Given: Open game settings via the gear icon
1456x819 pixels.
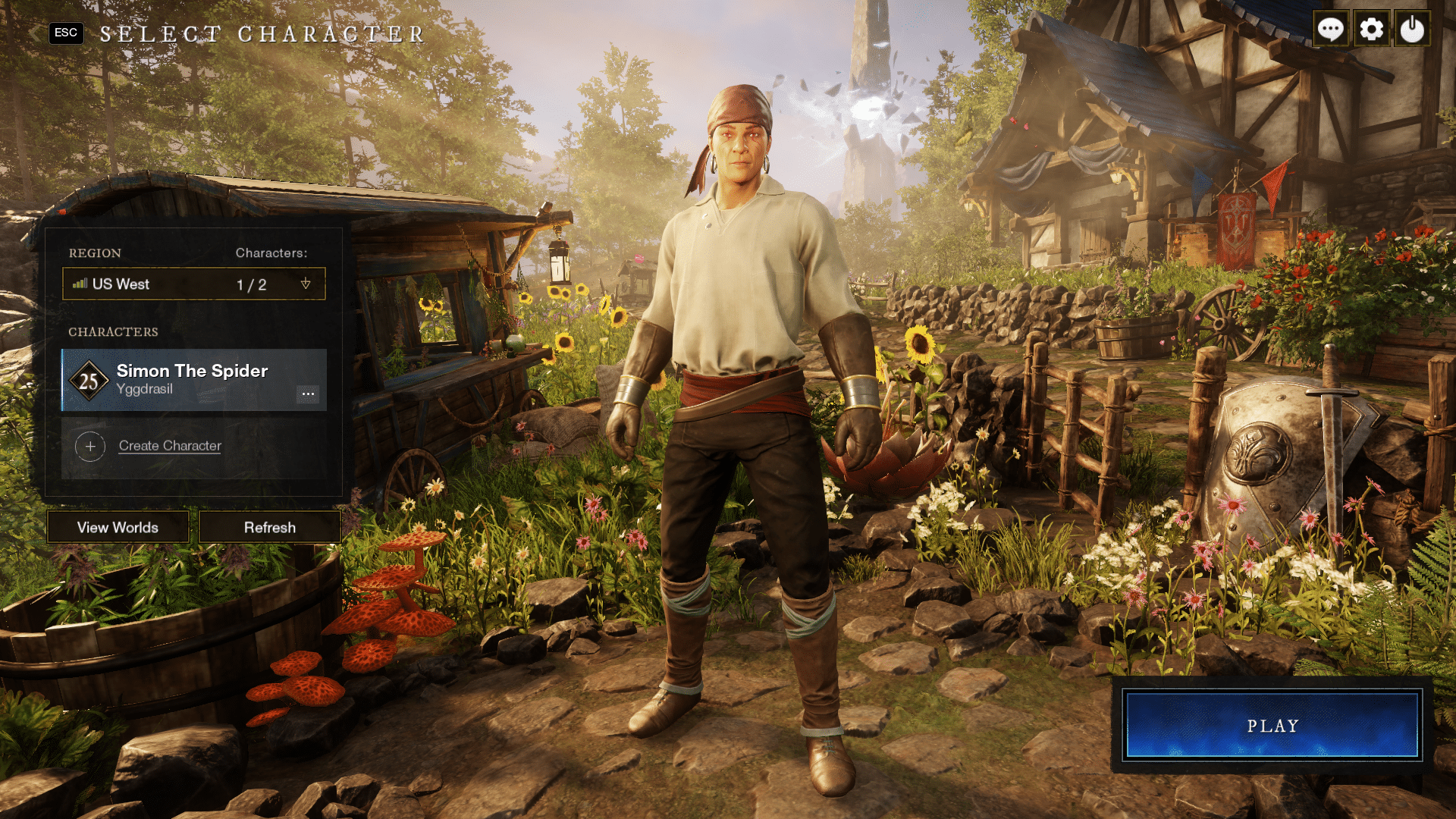Looking at the screenshot, I should [x=1371, y=29].
